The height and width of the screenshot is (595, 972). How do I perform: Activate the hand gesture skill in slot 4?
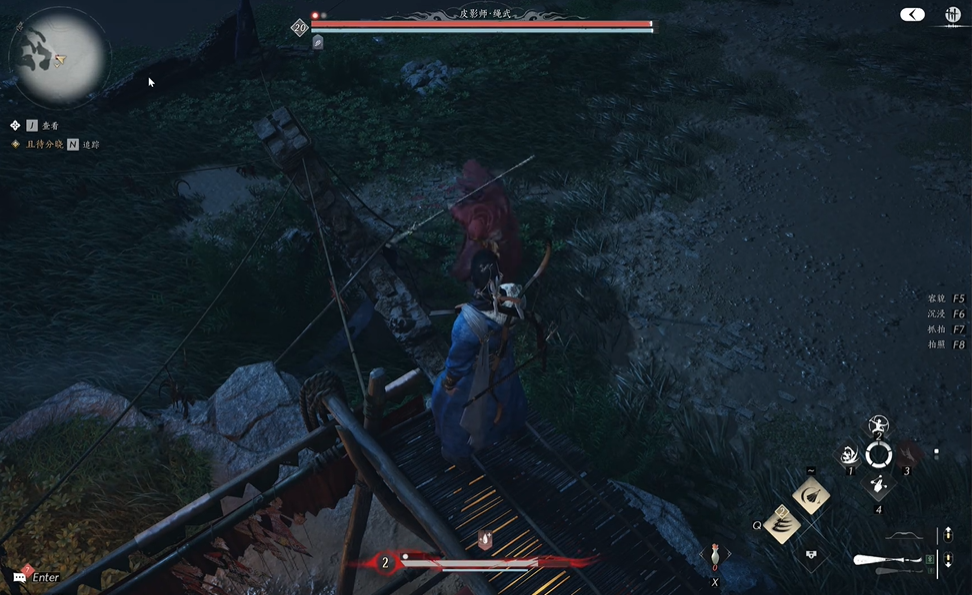(878, 485)
